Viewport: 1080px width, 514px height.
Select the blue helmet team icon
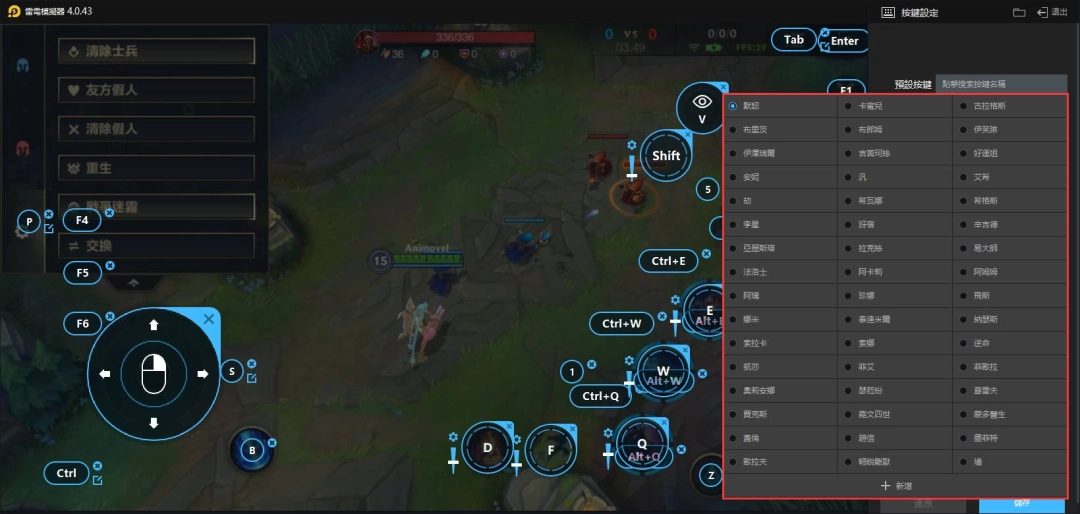pyautogui.click(x=22, y=66)
